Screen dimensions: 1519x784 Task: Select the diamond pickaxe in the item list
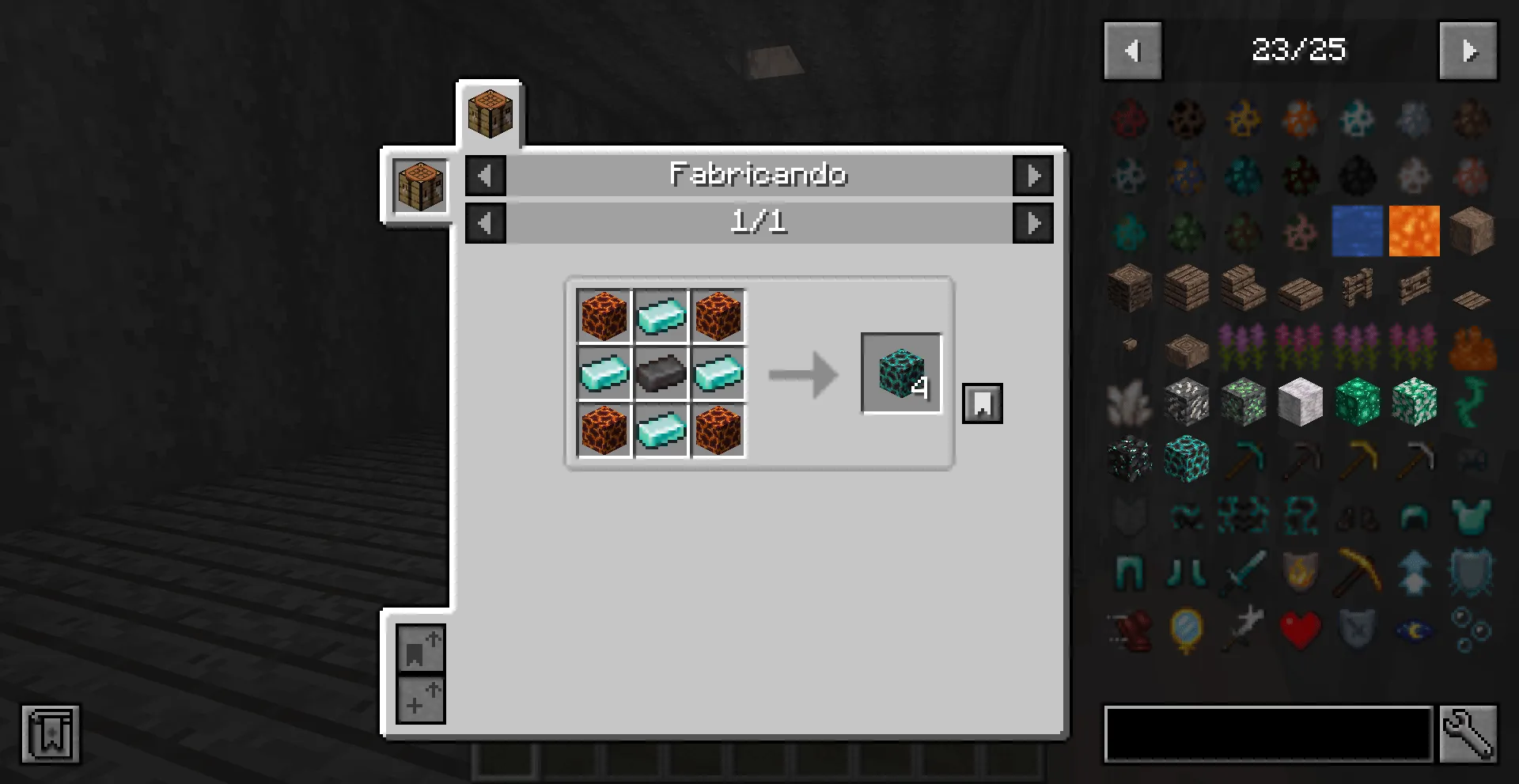point(1244,460)
